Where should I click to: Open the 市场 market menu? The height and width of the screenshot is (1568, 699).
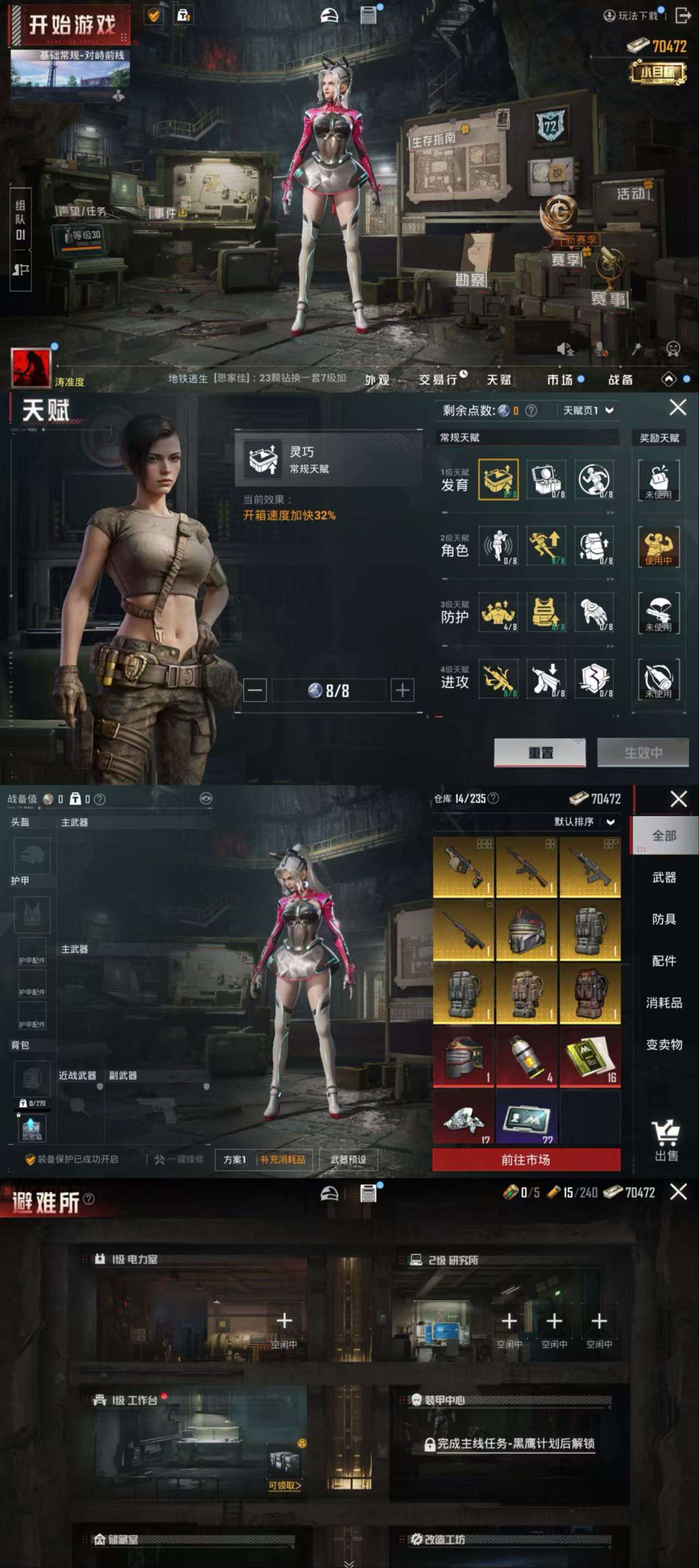click(x=560, y=380)
